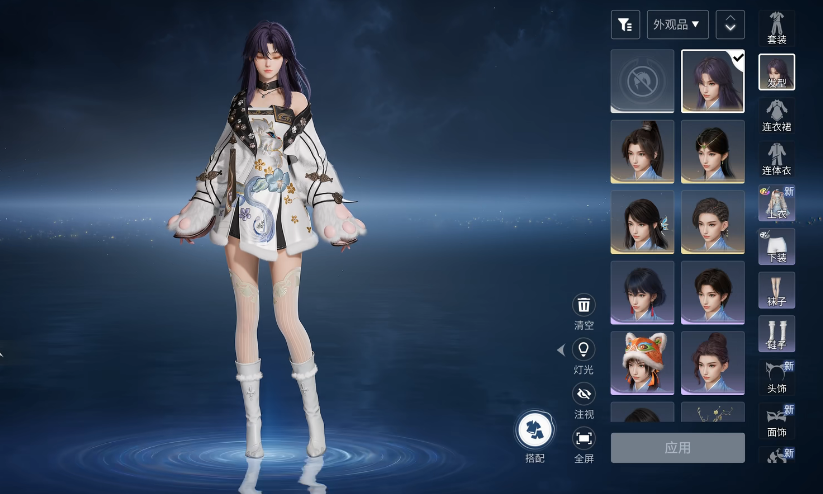
Task: Toggle the 灯光 lighting bulb icon
Action: click(x=584, y=350)
